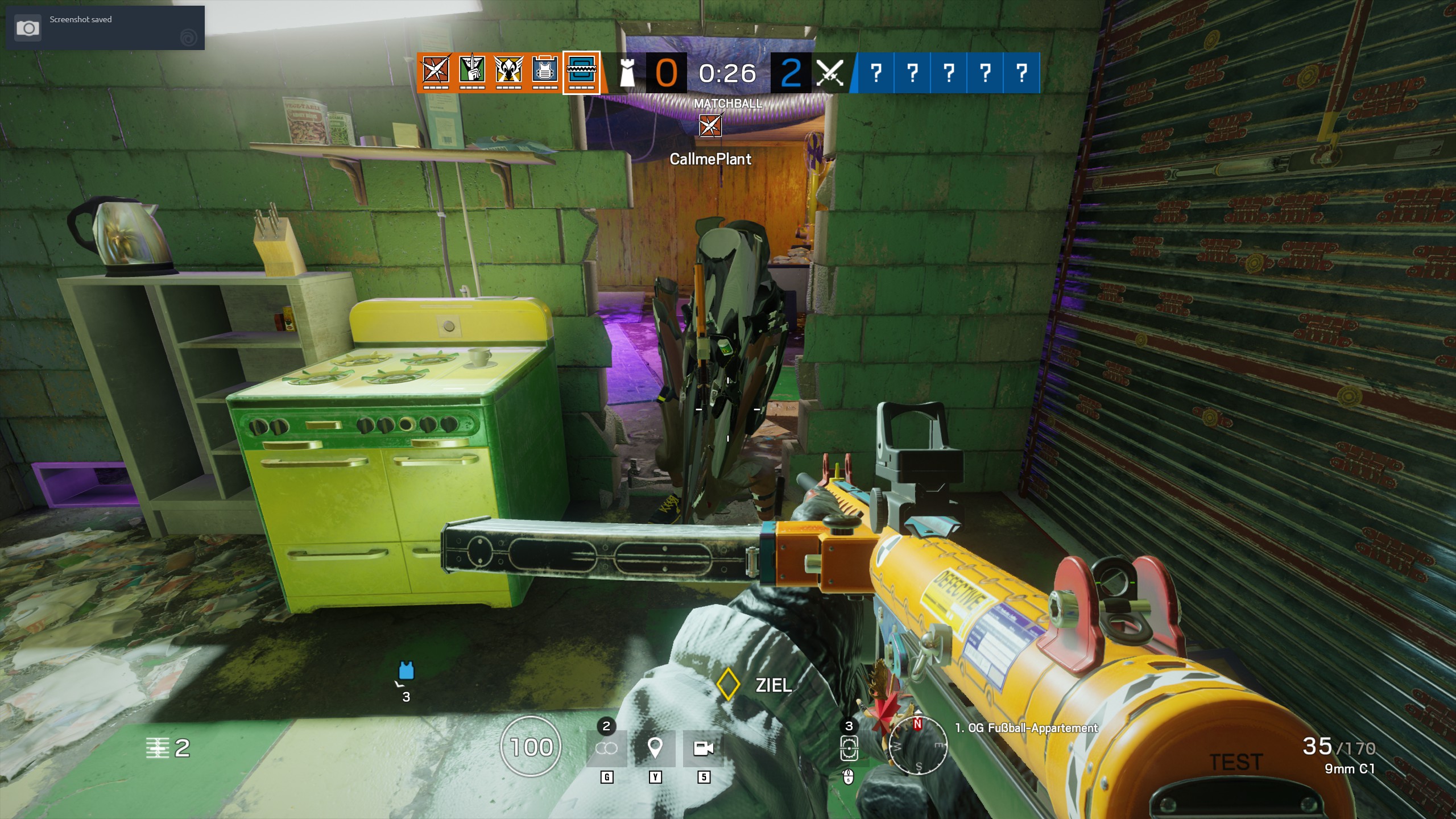Open the Screenshot saved notification
This screenshot has height=819, width=1456.
coord(105,28)
